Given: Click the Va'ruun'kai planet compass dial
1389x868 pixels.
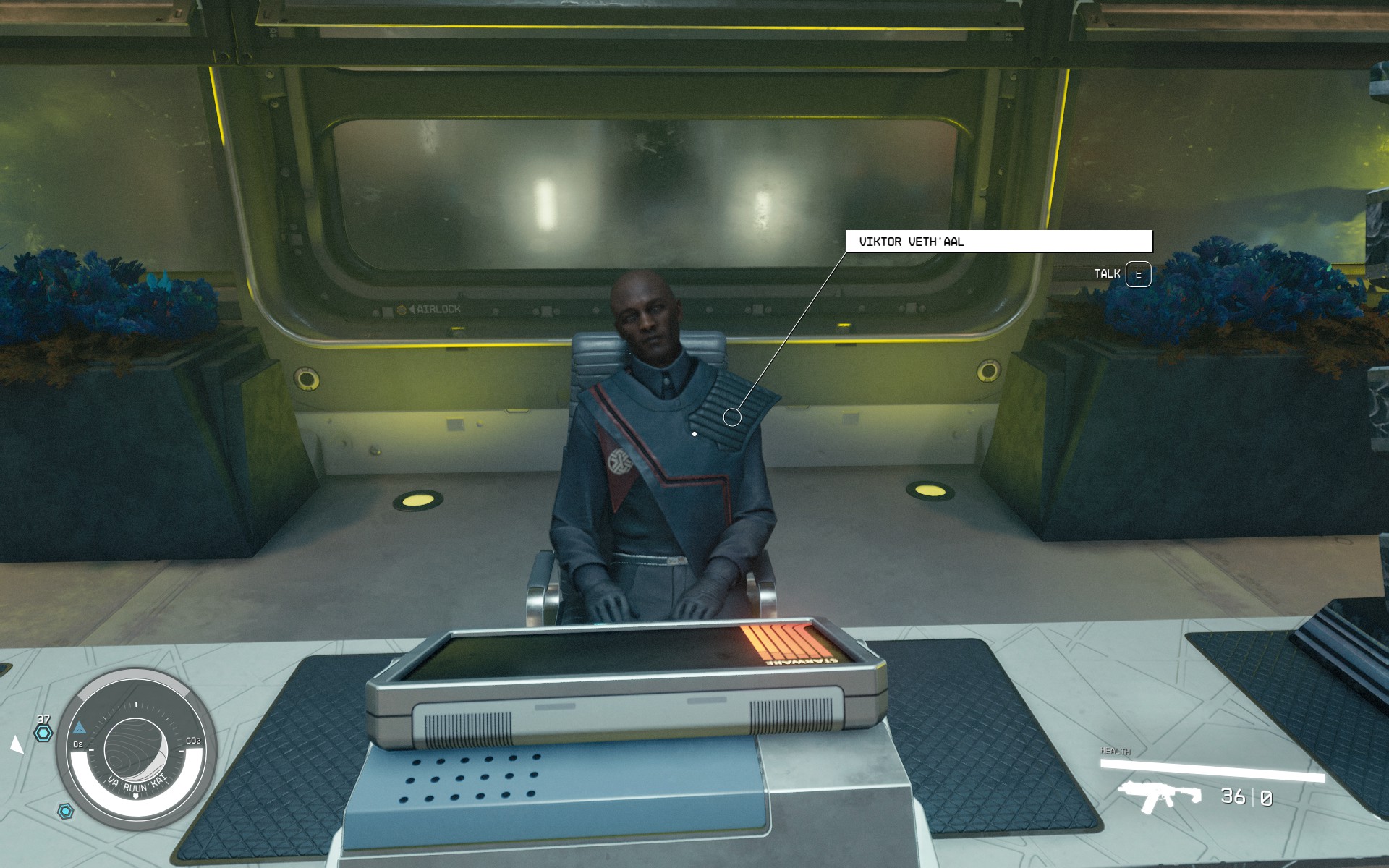Looking at the screenshot, I should 136,751.
